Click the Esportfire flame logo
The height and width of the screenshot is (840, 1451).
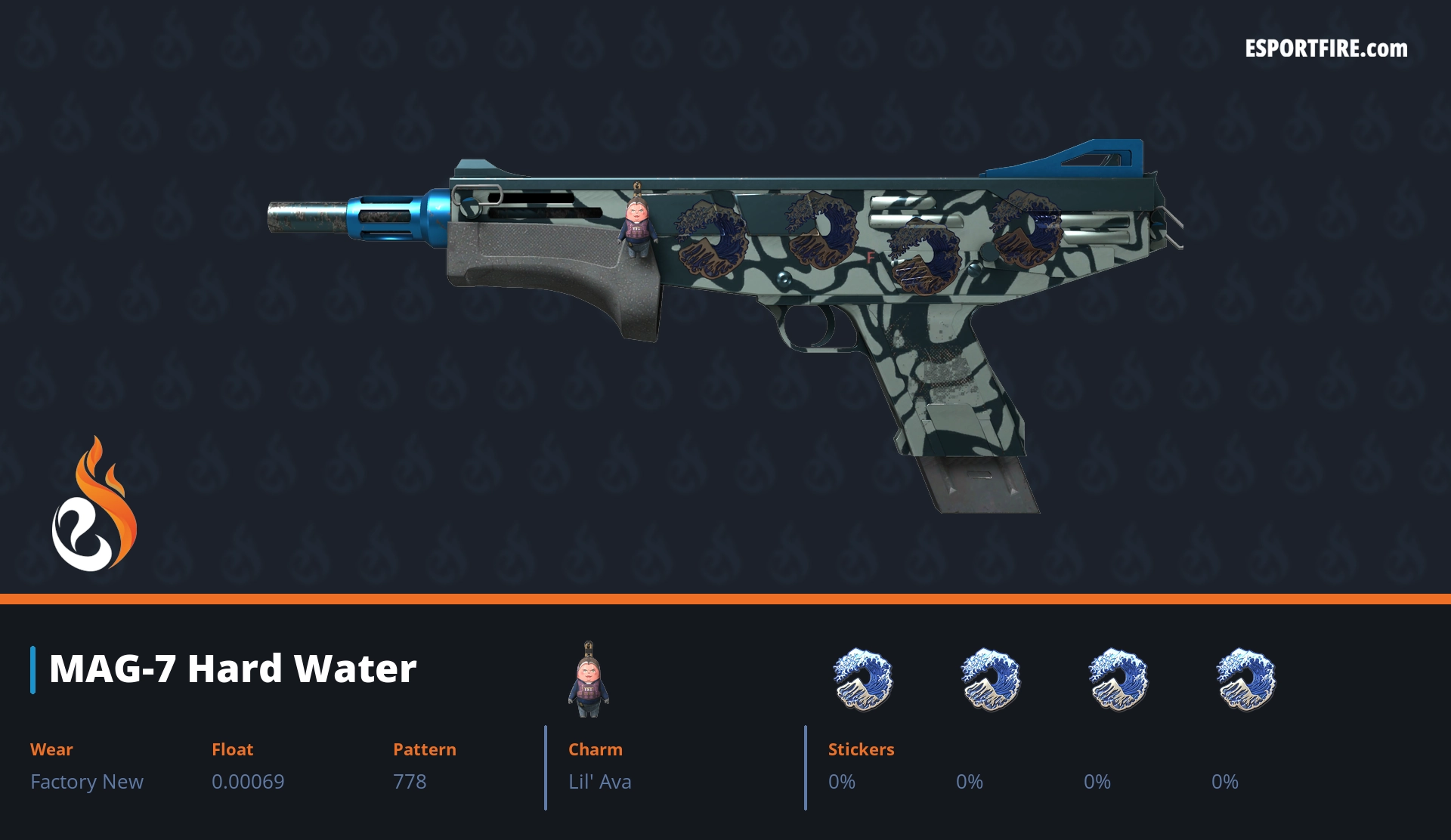94,505
